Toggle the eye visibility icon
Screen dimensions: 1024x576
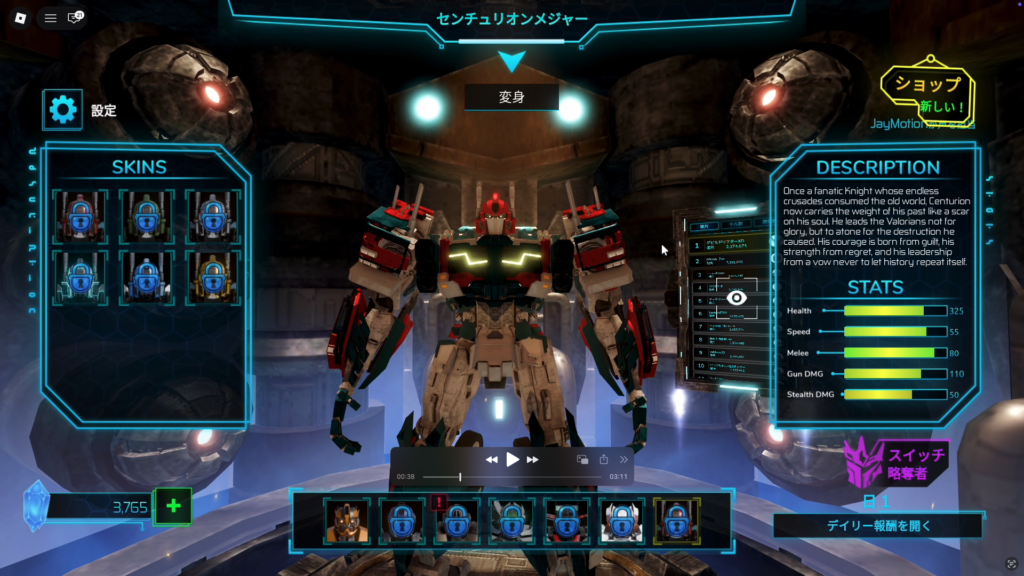736,298
